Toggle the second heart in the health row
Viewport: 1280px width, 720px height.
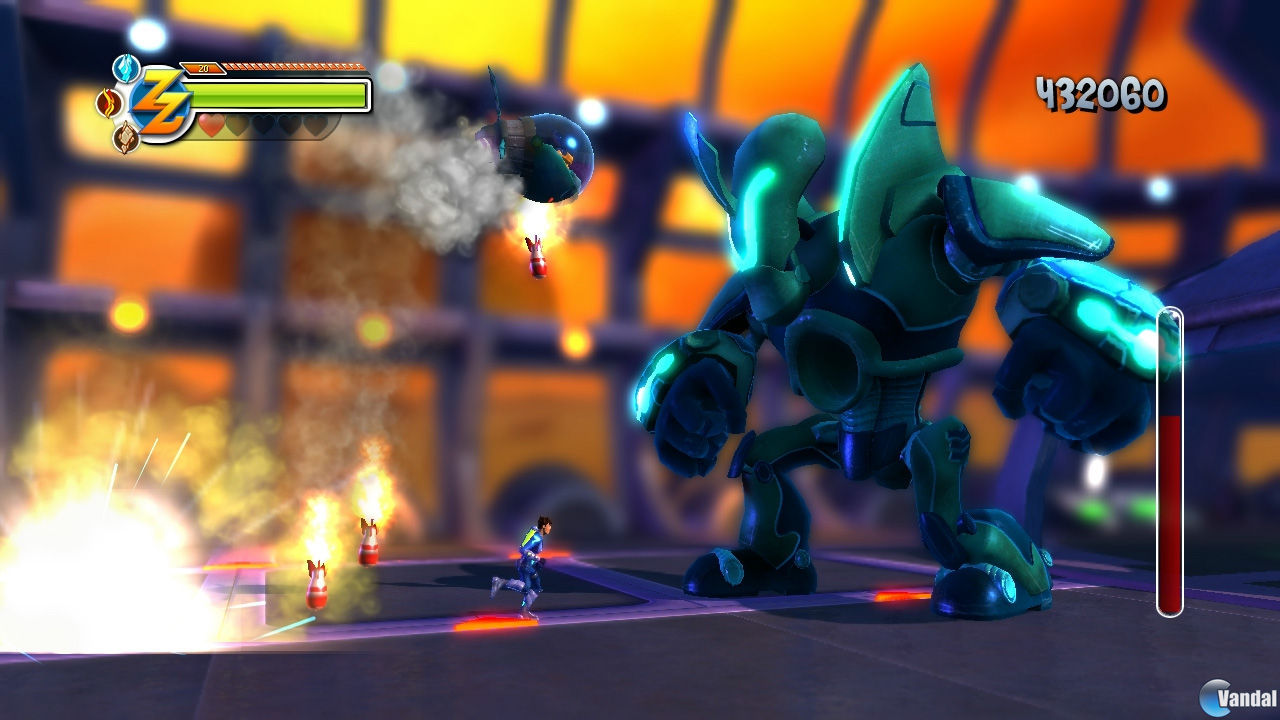pos(237,125)
